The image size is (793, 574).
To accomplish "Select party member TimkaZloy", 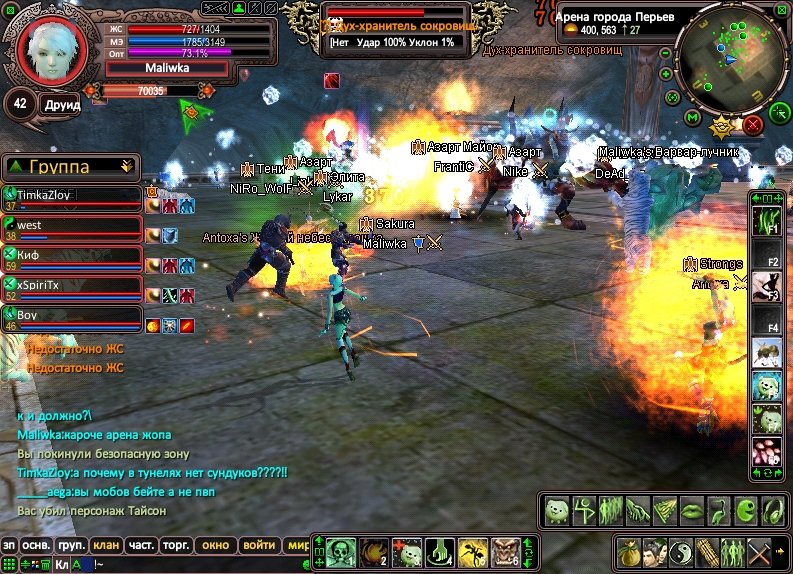I will pos(70,197).
